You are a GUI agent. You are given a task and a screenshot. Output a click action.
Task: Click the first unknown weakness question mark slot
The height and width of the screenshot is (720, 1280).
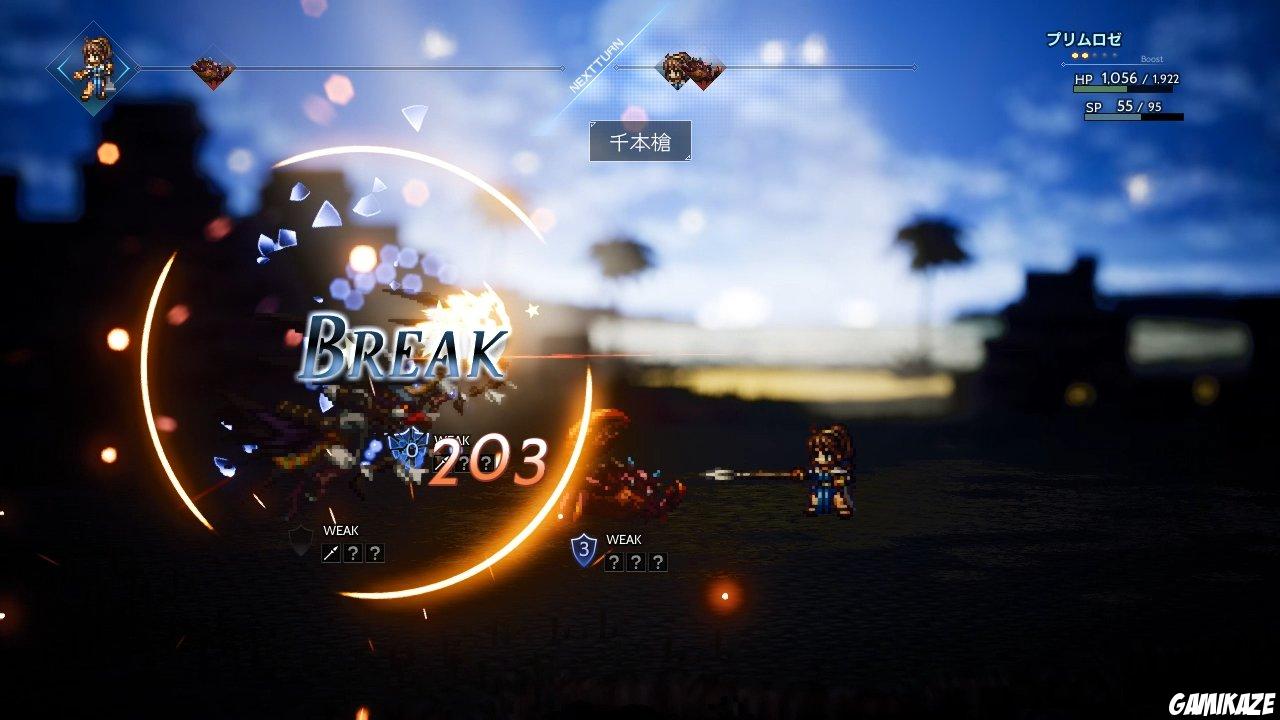353,551
